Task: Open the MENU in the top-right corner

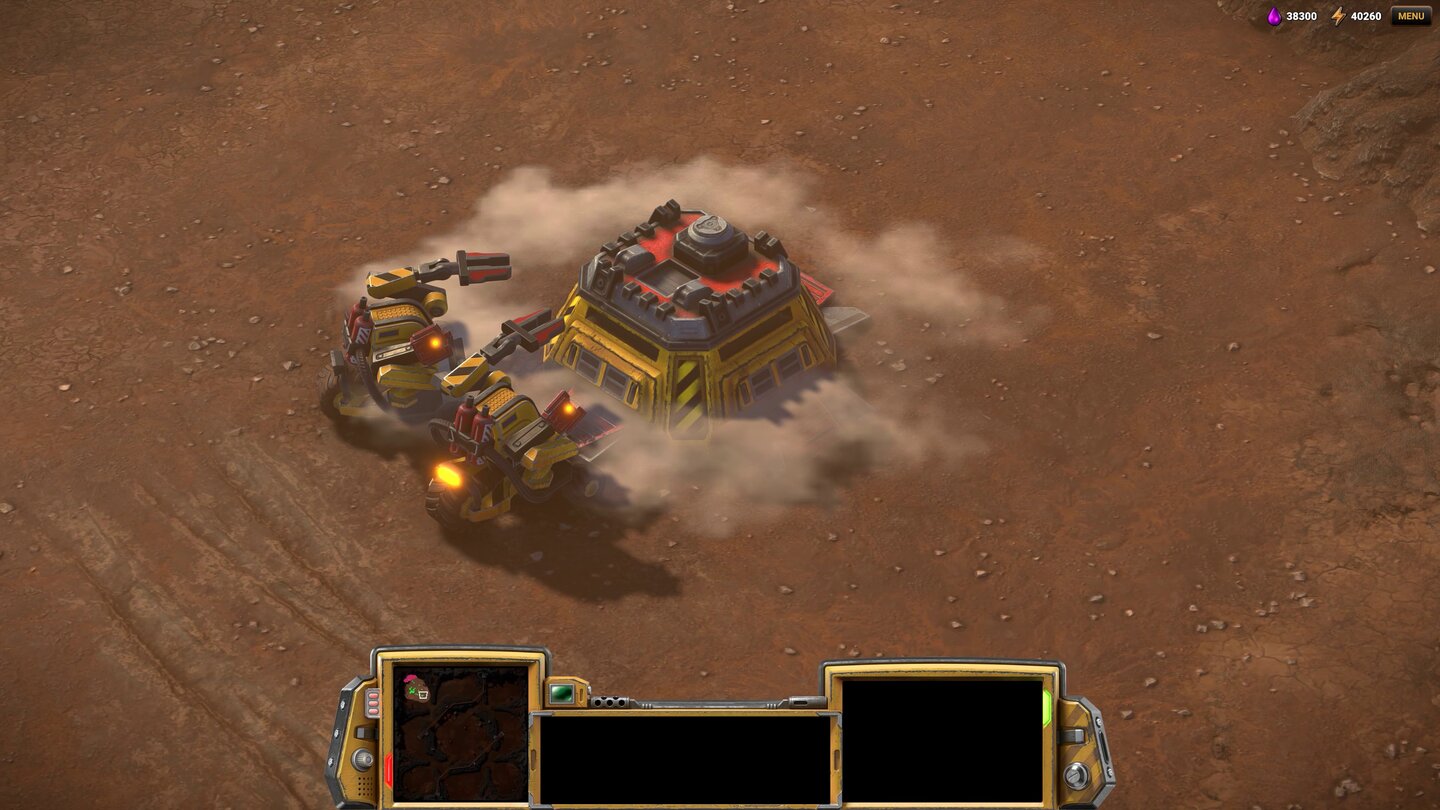Action: tap(1411, 16)
